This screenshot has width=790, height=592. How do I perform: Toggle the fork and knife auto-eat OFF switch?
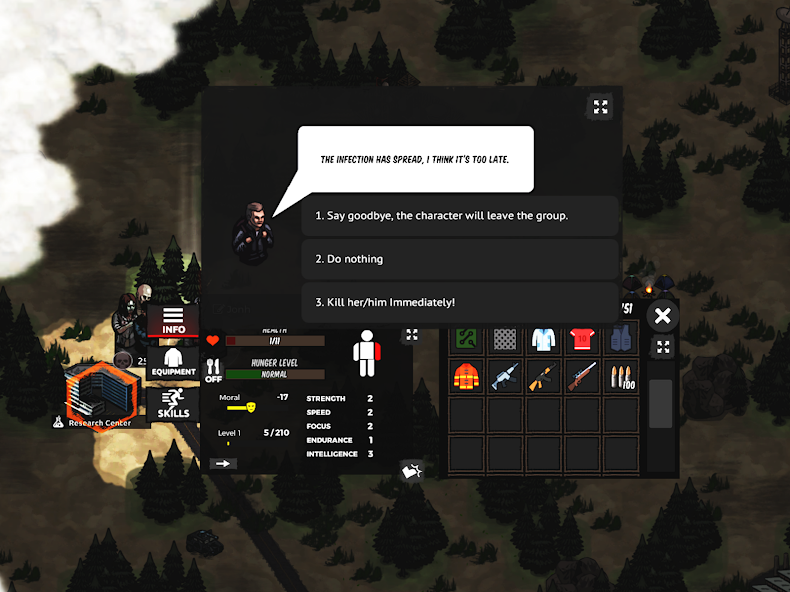point(213,373)
